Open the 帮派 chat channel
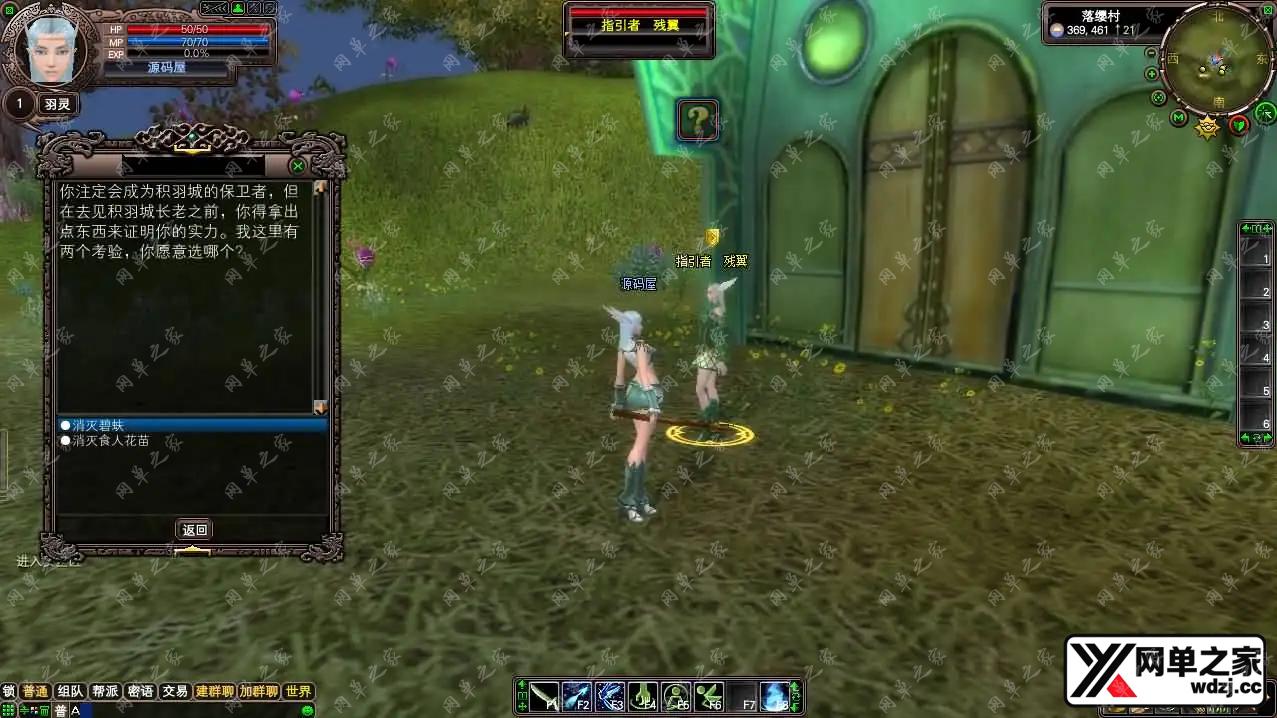This screenshot has width=1277, height=718. coord(105,691)
